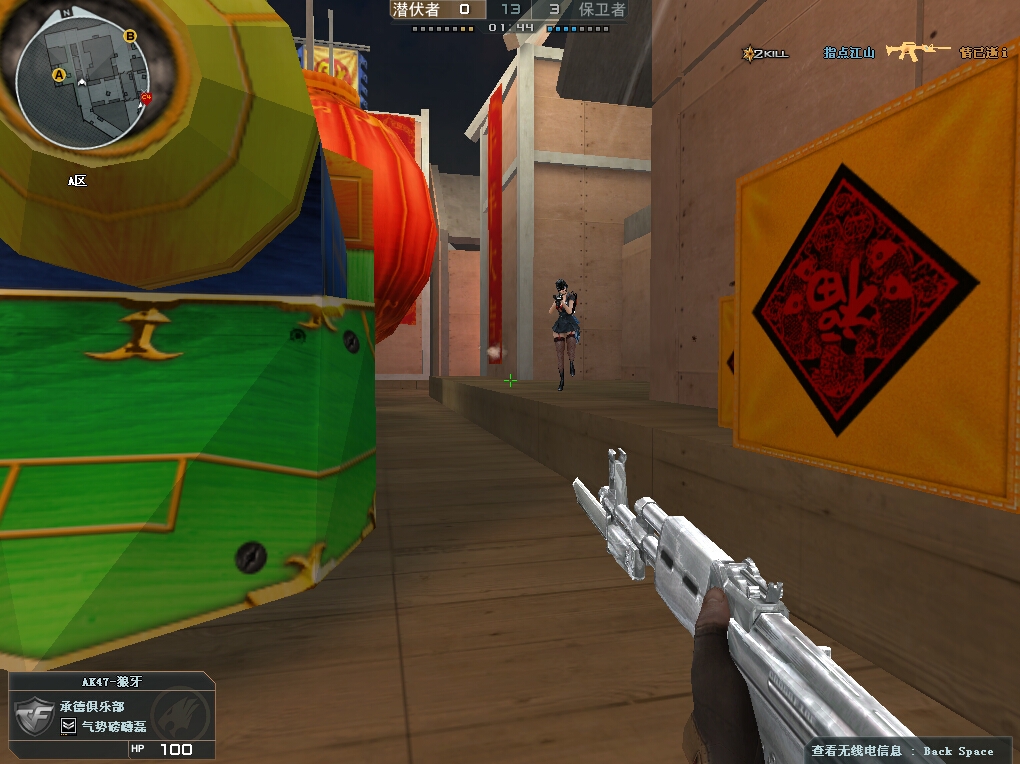
Task: Click killer name 指点江山 in the kill feed
Action: pos(849,52)
